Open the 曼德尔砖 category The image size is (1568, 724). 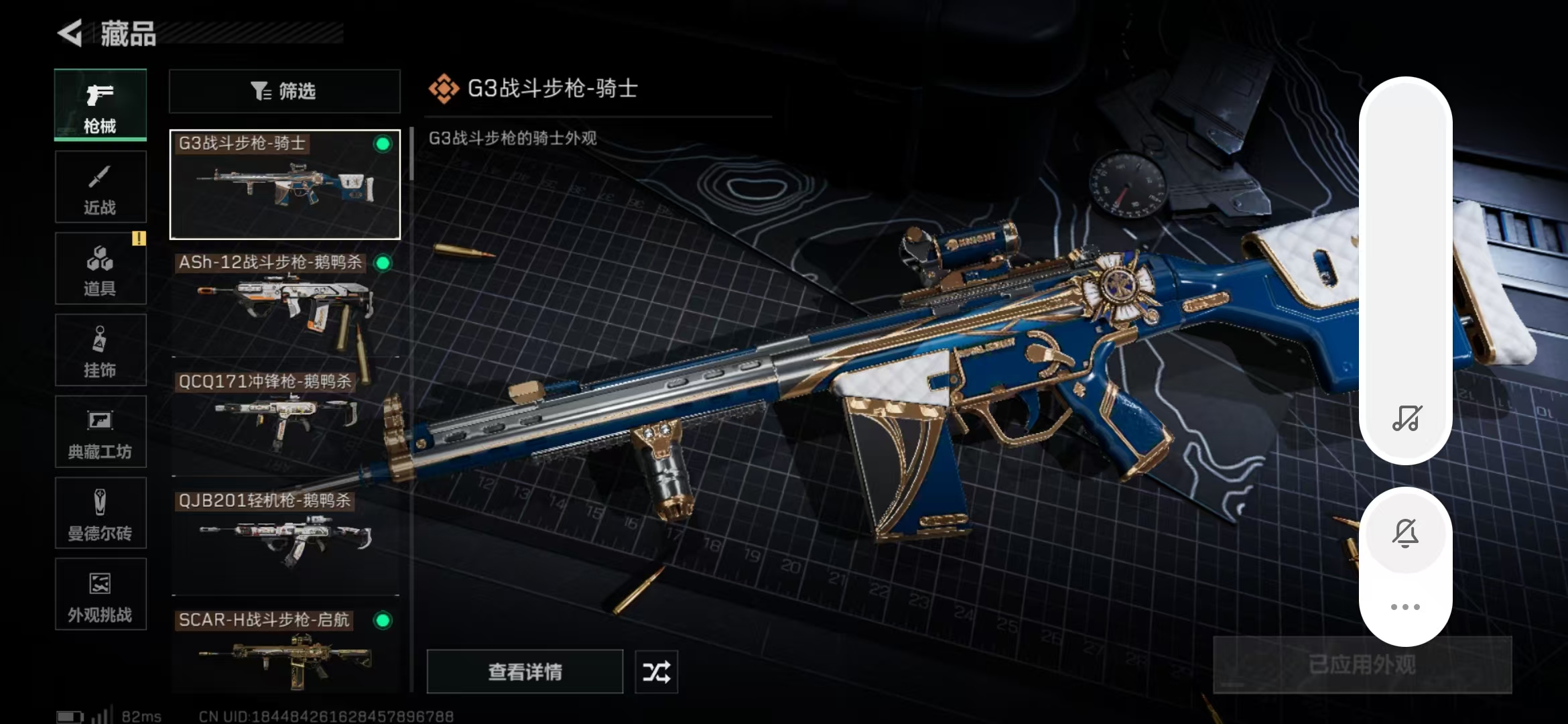click(x=99, y=513)
